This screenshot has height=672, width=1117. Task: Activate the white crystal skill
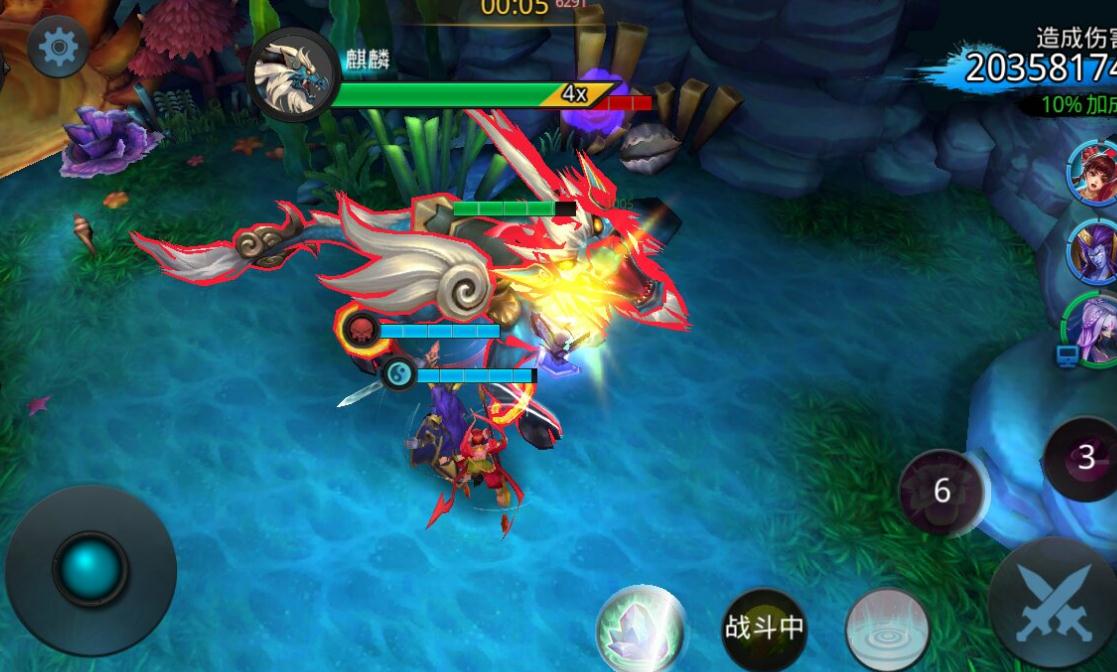tap(640, 628)
